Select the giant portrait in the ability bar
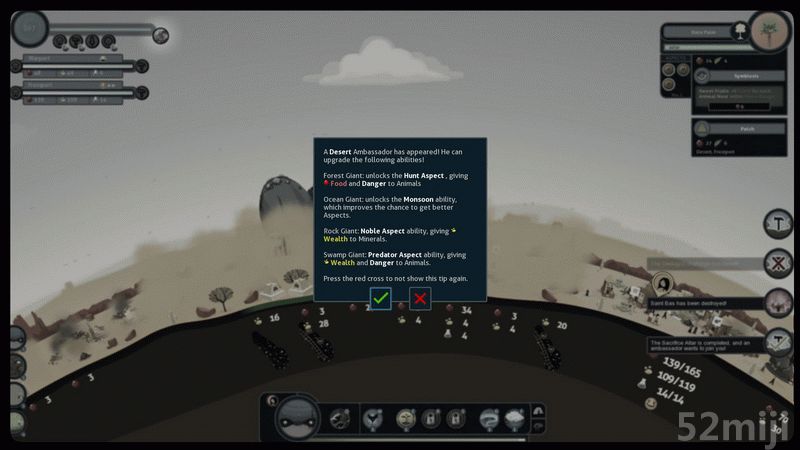This screenshot has width=800, height=450. 297,416
